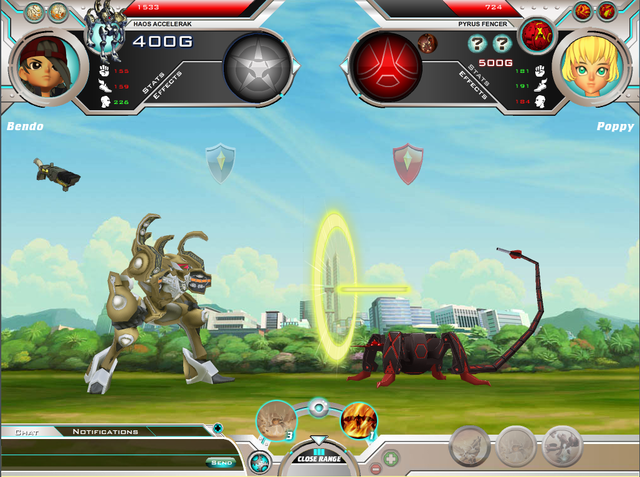The height and width of the screenshot is (477, 640).
Task: Select the tan creature ability card
Action: click(x=276, y=420)
